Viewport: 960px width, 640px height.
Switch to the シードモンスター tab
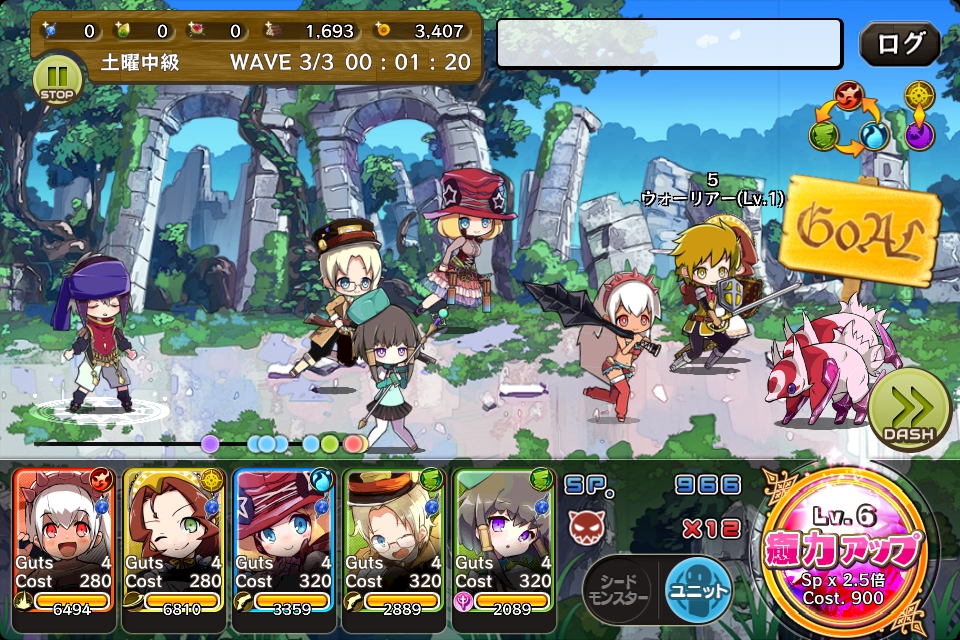tap(617, 590)
